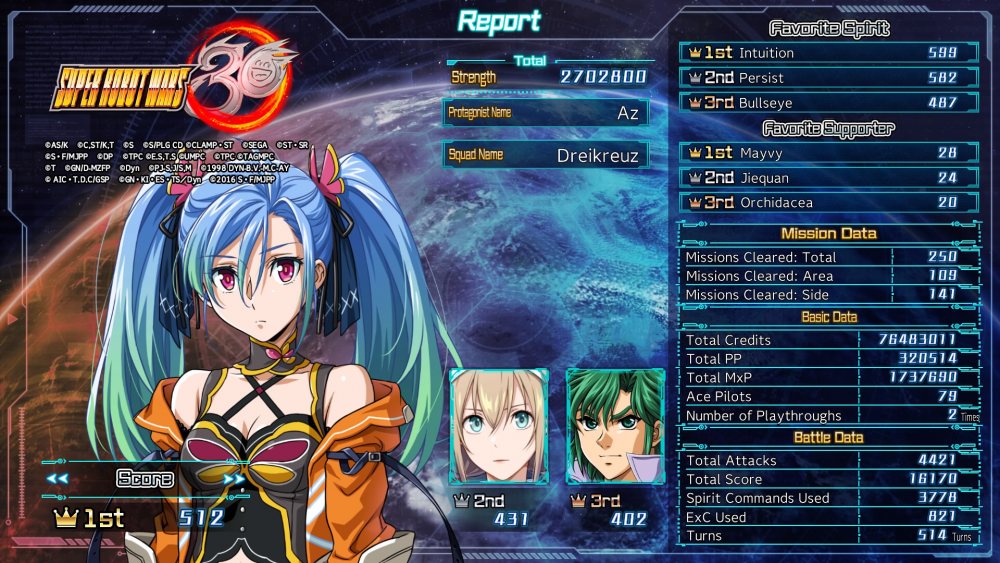Click the right arrow beside Score
The image size is (1000, 563).
click(x=233, y=479)
